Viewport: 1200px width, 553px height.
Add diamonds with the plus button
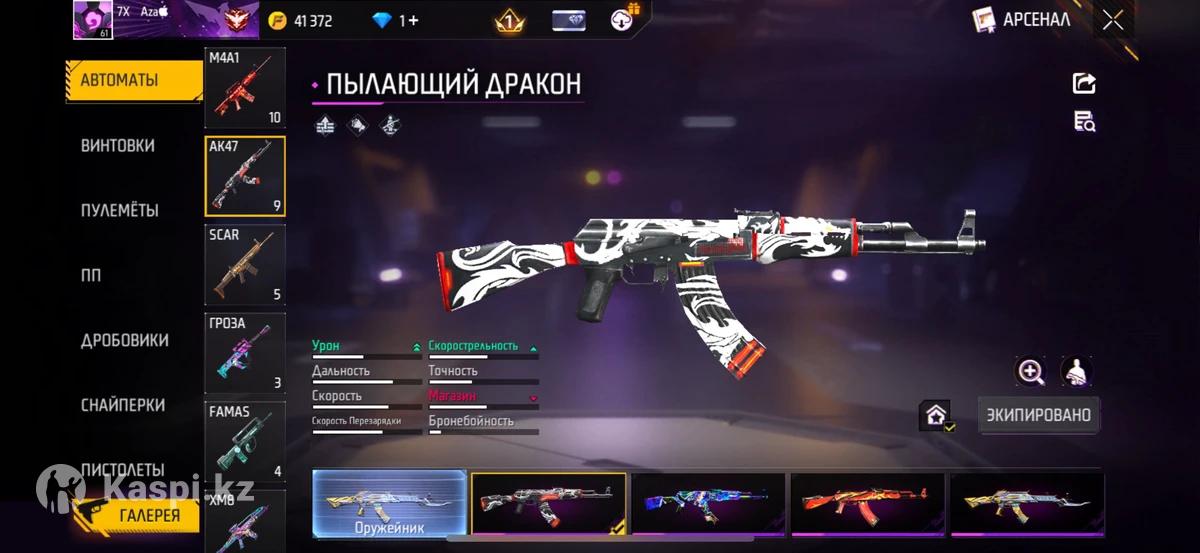[413, 20]
